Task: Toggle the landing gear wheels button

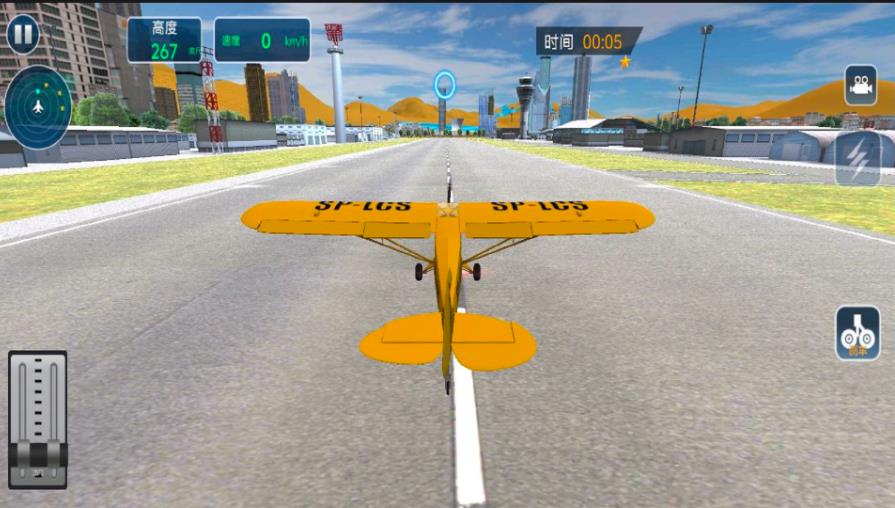Action: pyautogui.click(x=858, y=334)
